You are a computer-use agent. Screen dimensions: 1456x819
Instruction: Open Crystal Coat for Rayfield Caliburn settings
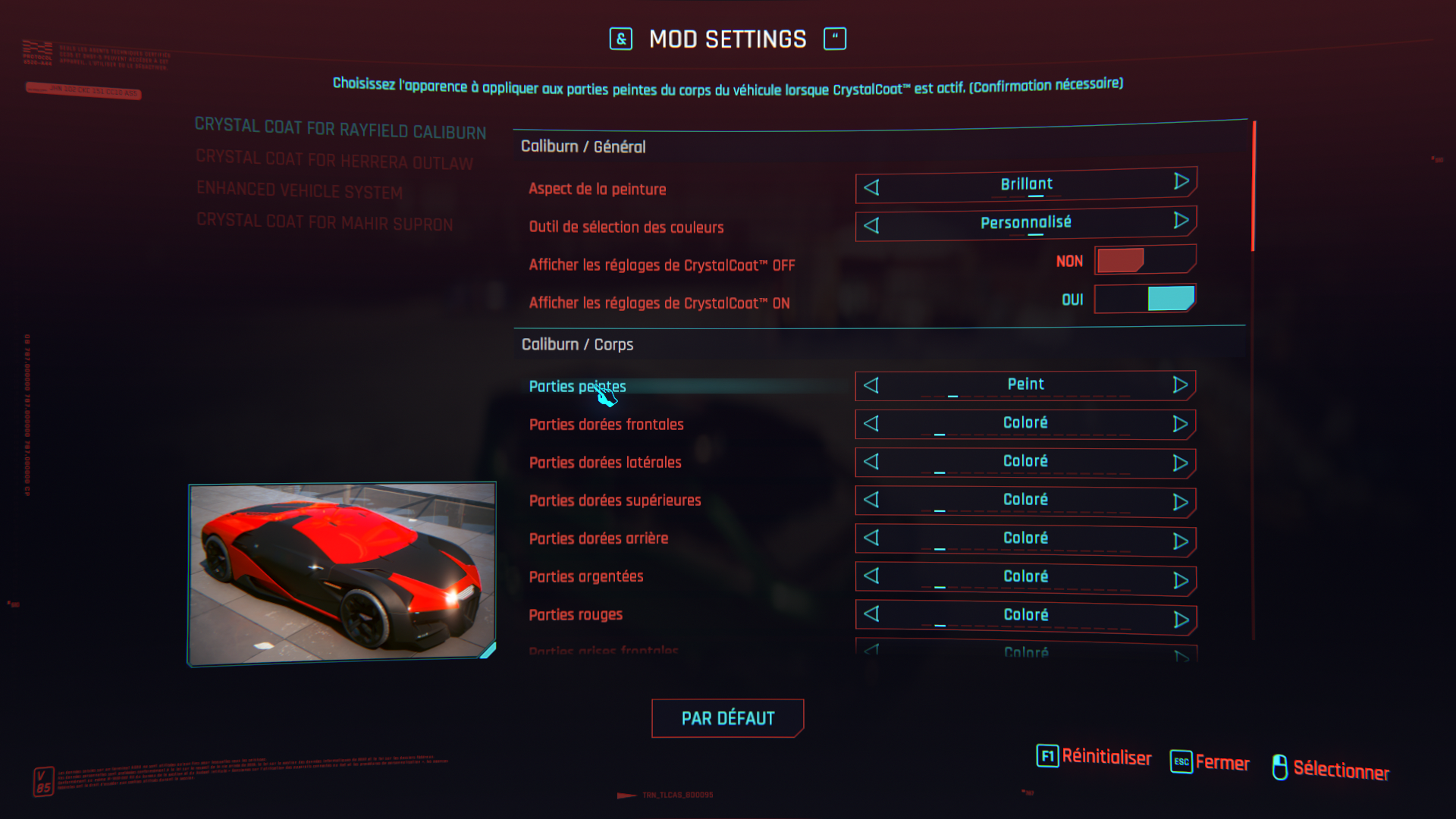[340, 129]
